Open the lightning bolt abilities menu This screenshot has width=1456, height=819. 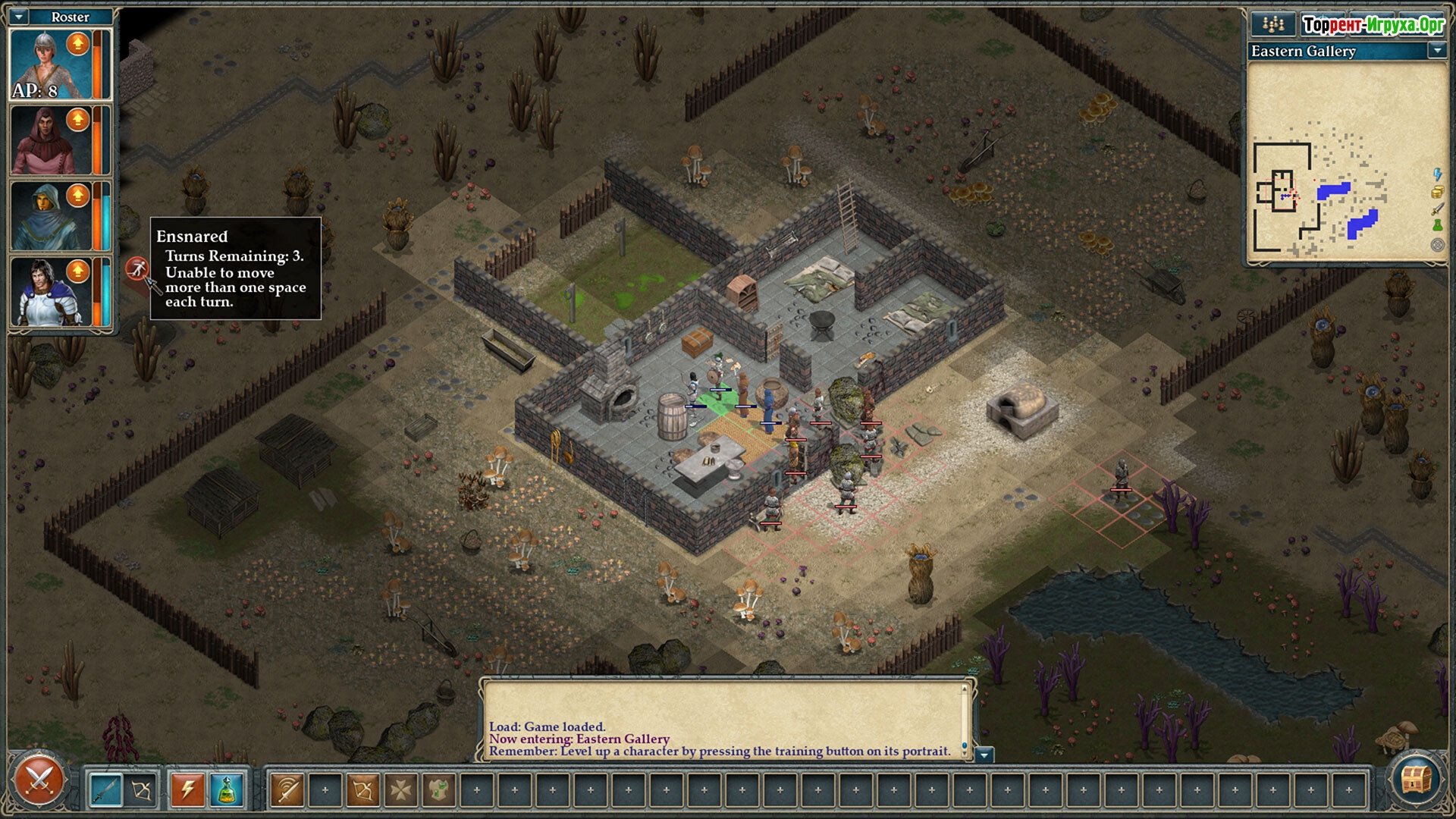point(187,790)
